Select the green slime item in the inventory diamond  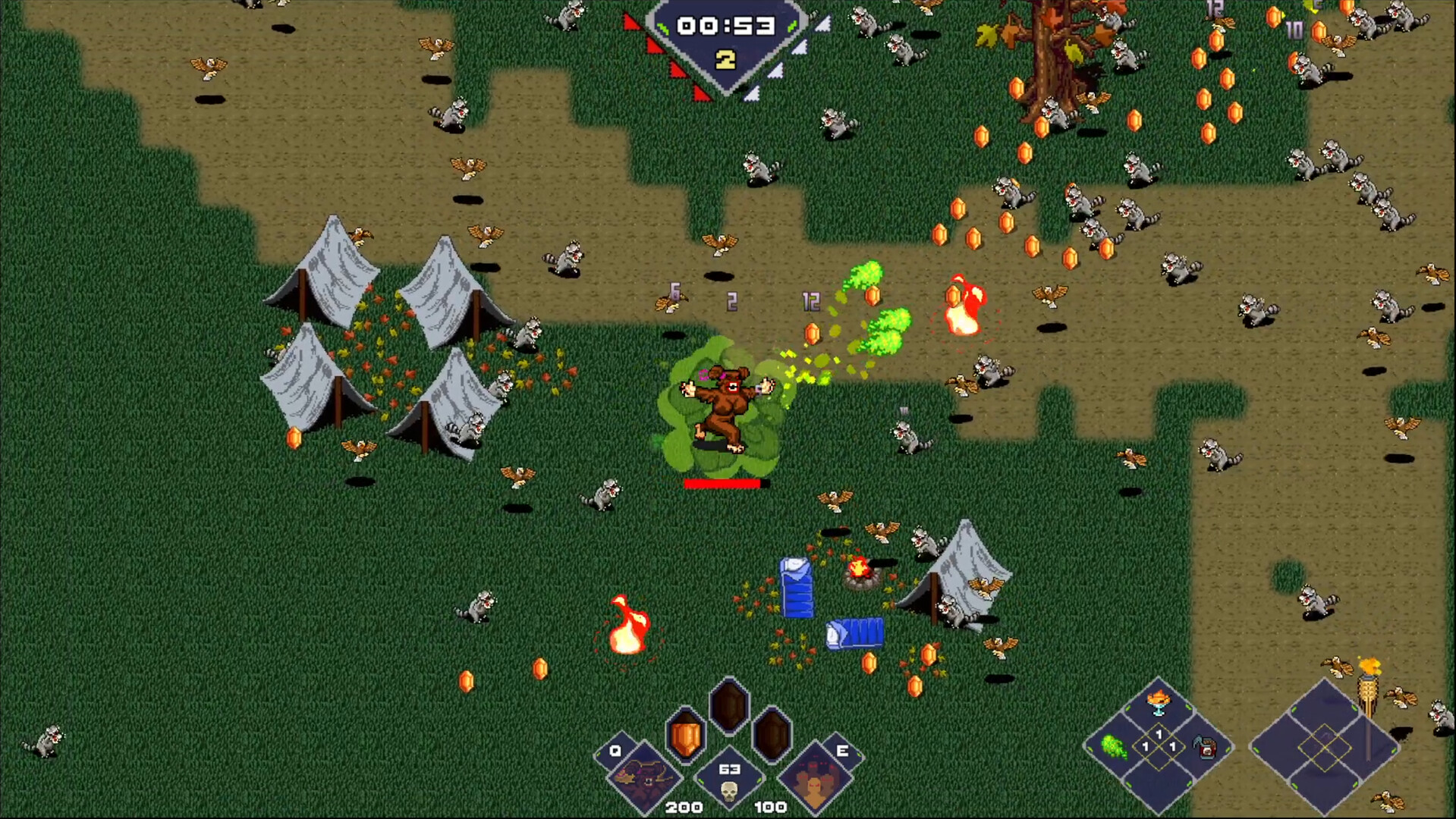point(1116,747)
